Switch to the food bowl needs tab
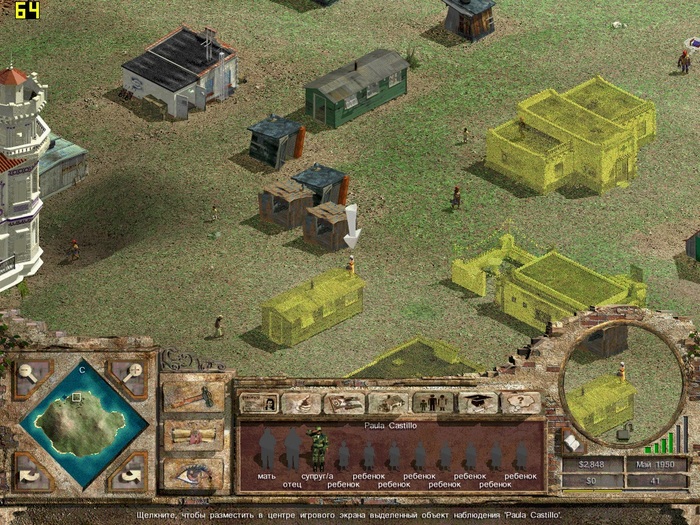Viewport: 700px width, 525px height. click(302, 403)
